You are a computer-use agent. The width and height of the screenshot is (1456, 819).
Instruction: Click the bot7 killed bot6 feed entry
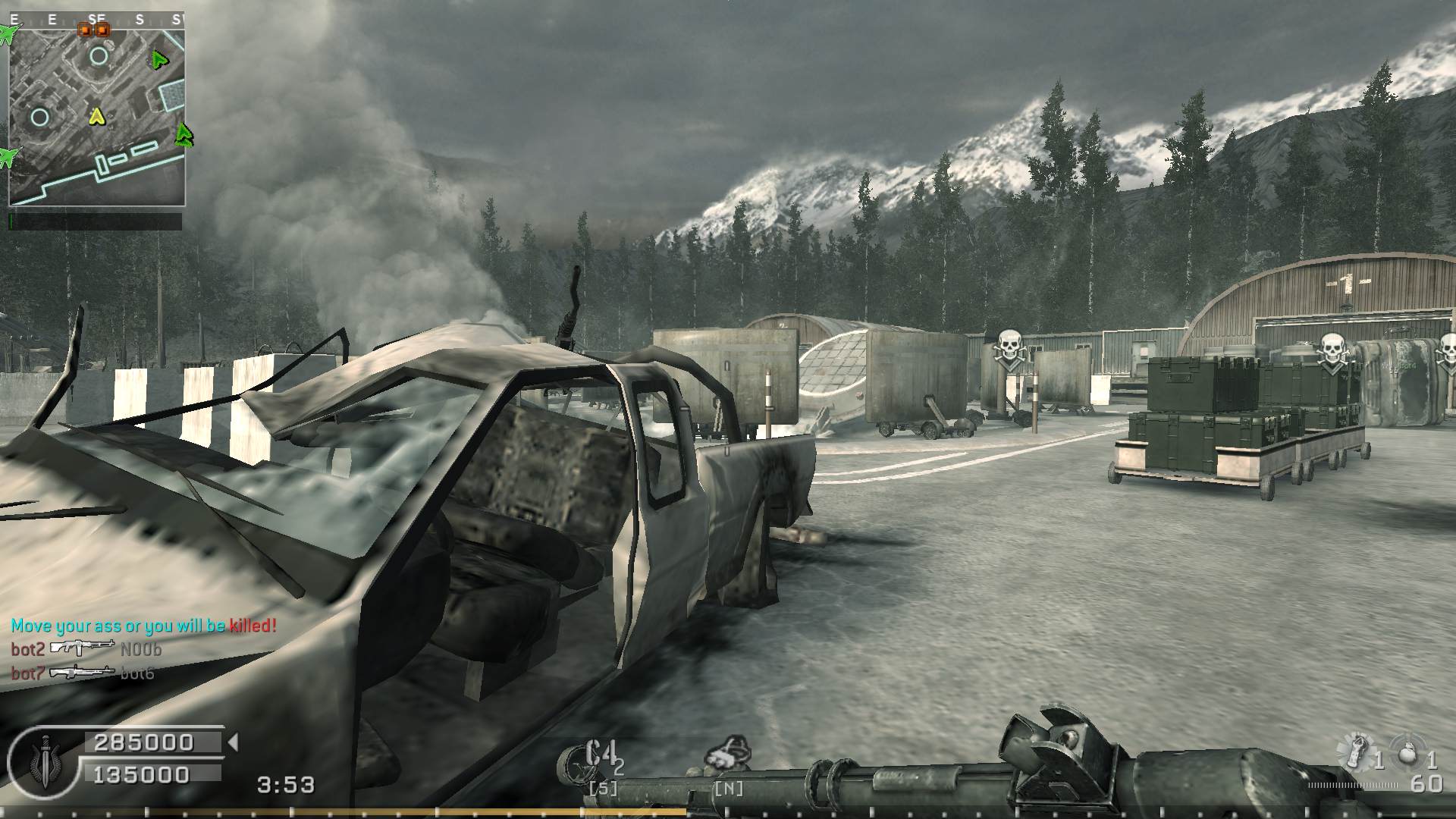pos(83,673)
